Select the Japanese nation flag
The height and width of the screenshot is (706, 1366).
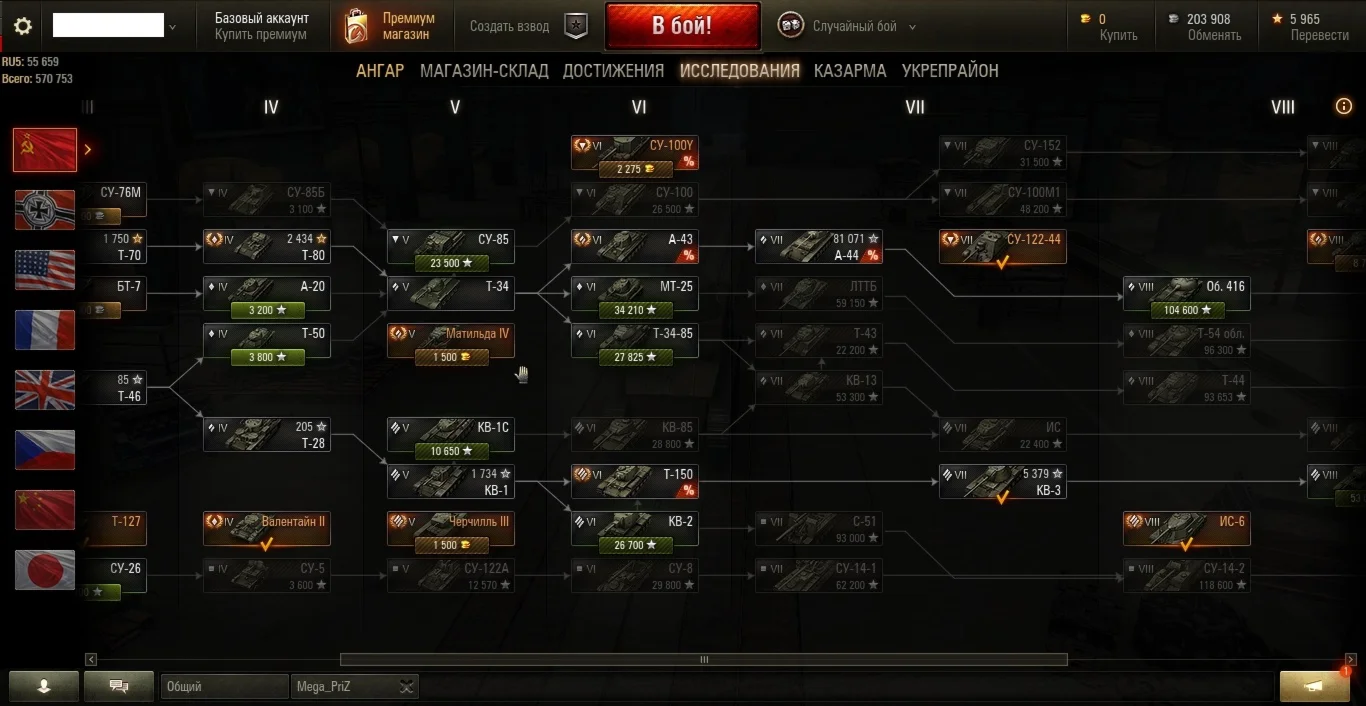pos(45,570)
